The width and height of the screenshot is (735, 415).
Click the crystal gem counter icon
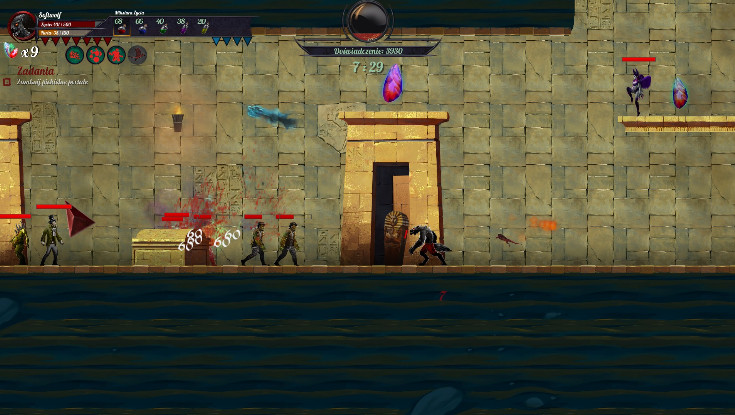click(x=11, y=50)
